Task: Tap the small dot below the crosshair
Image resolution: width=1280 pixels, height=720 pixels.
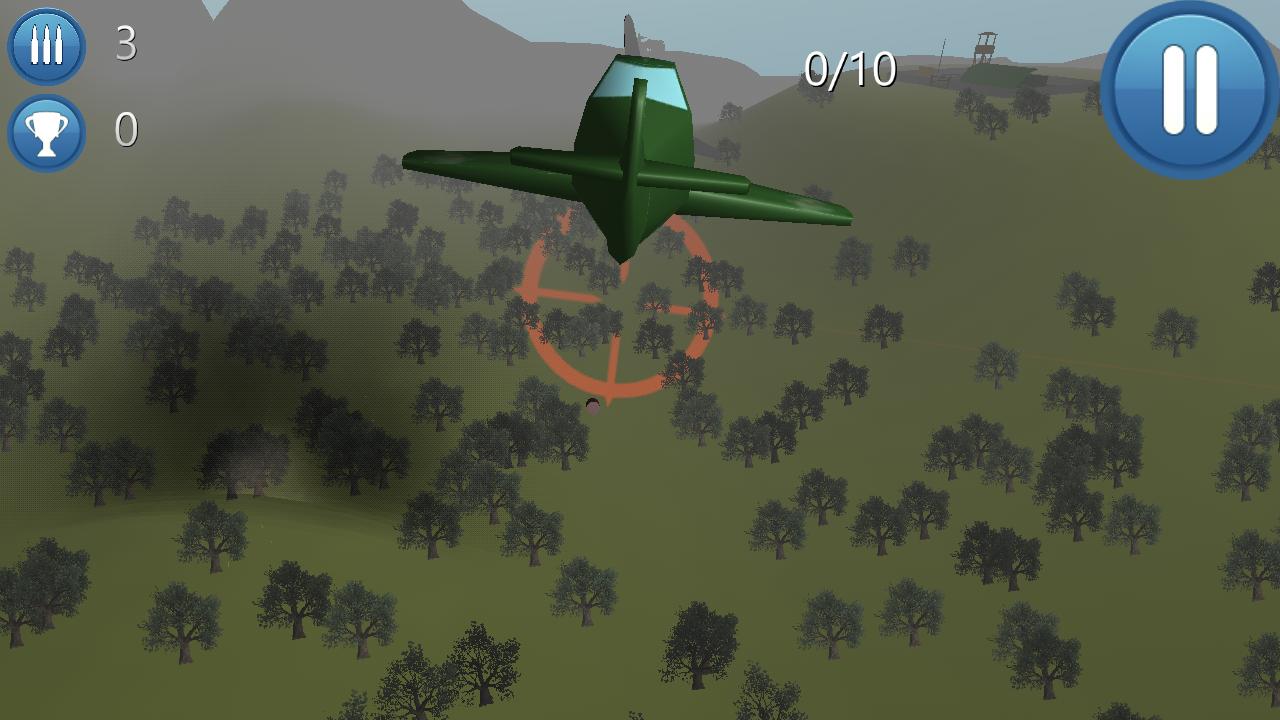Action: [592, 405]
